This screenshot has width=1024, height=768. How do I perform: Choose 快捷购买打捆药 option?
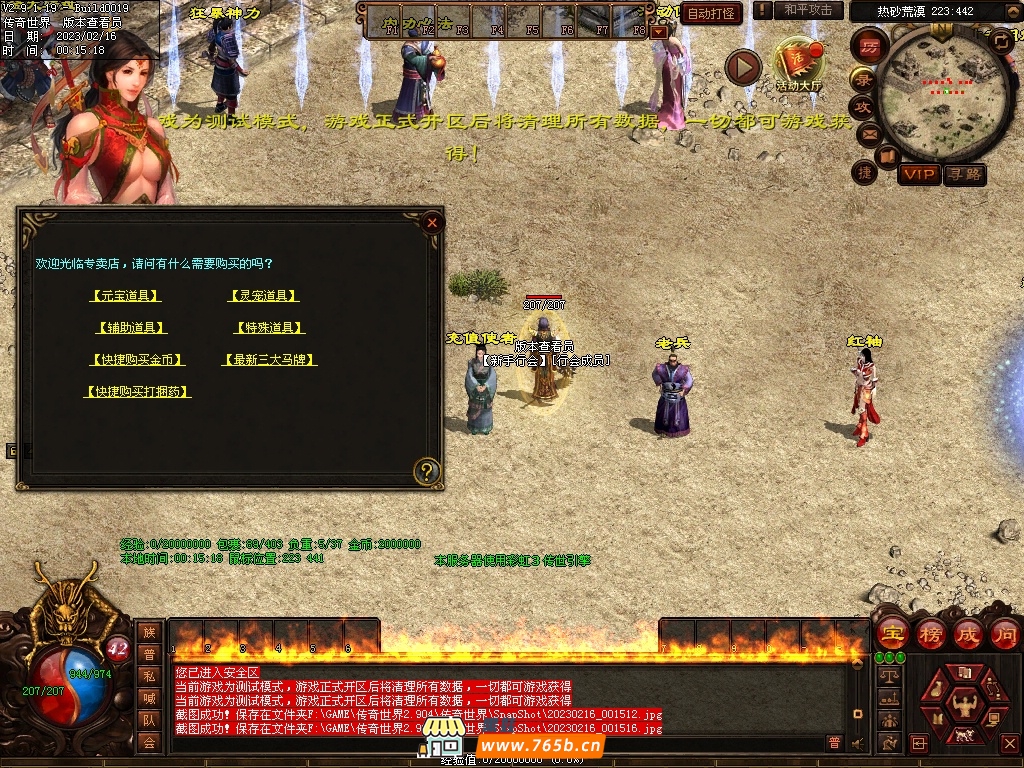click(x=137, y=392)
